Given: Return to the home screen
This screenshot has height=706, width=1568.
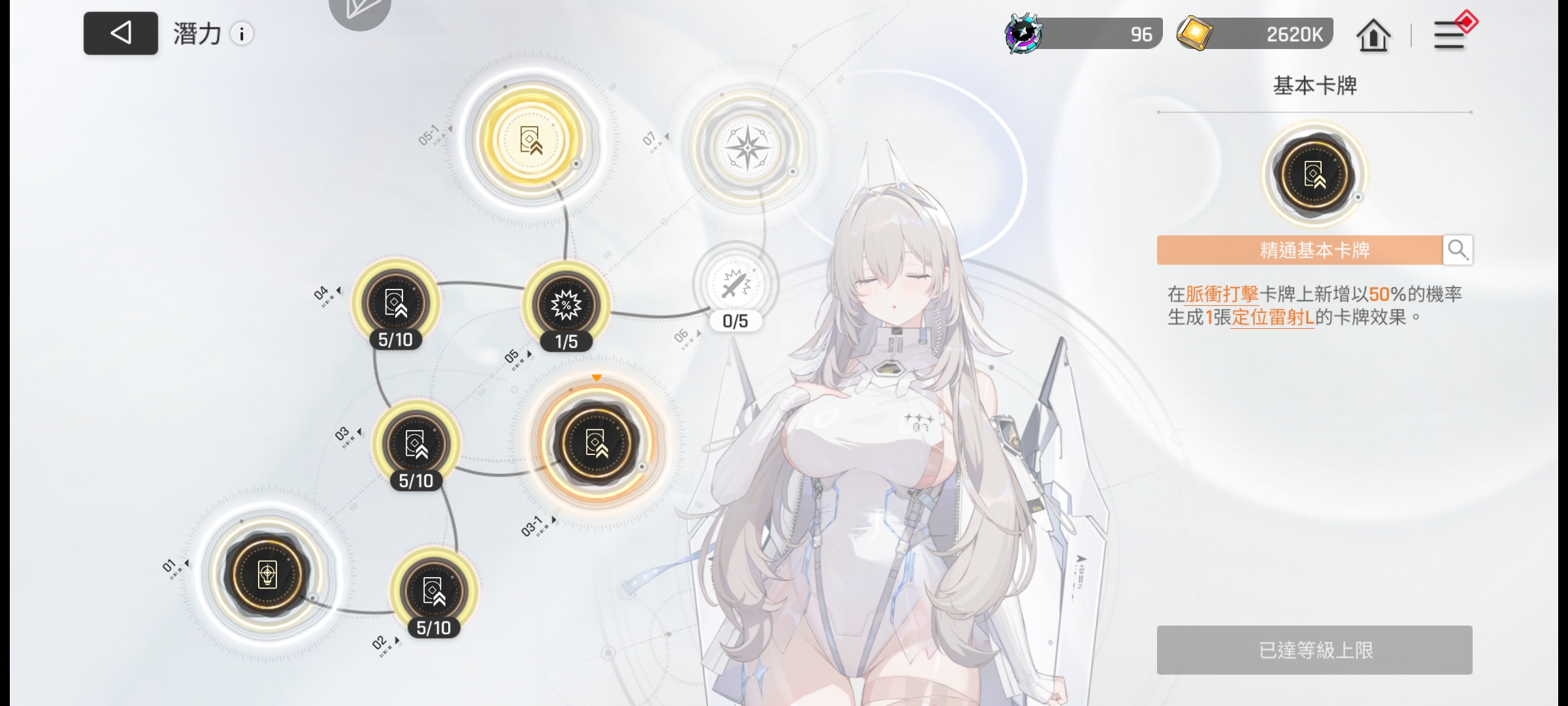Looking at the screenshot, I should (1373, 35).
